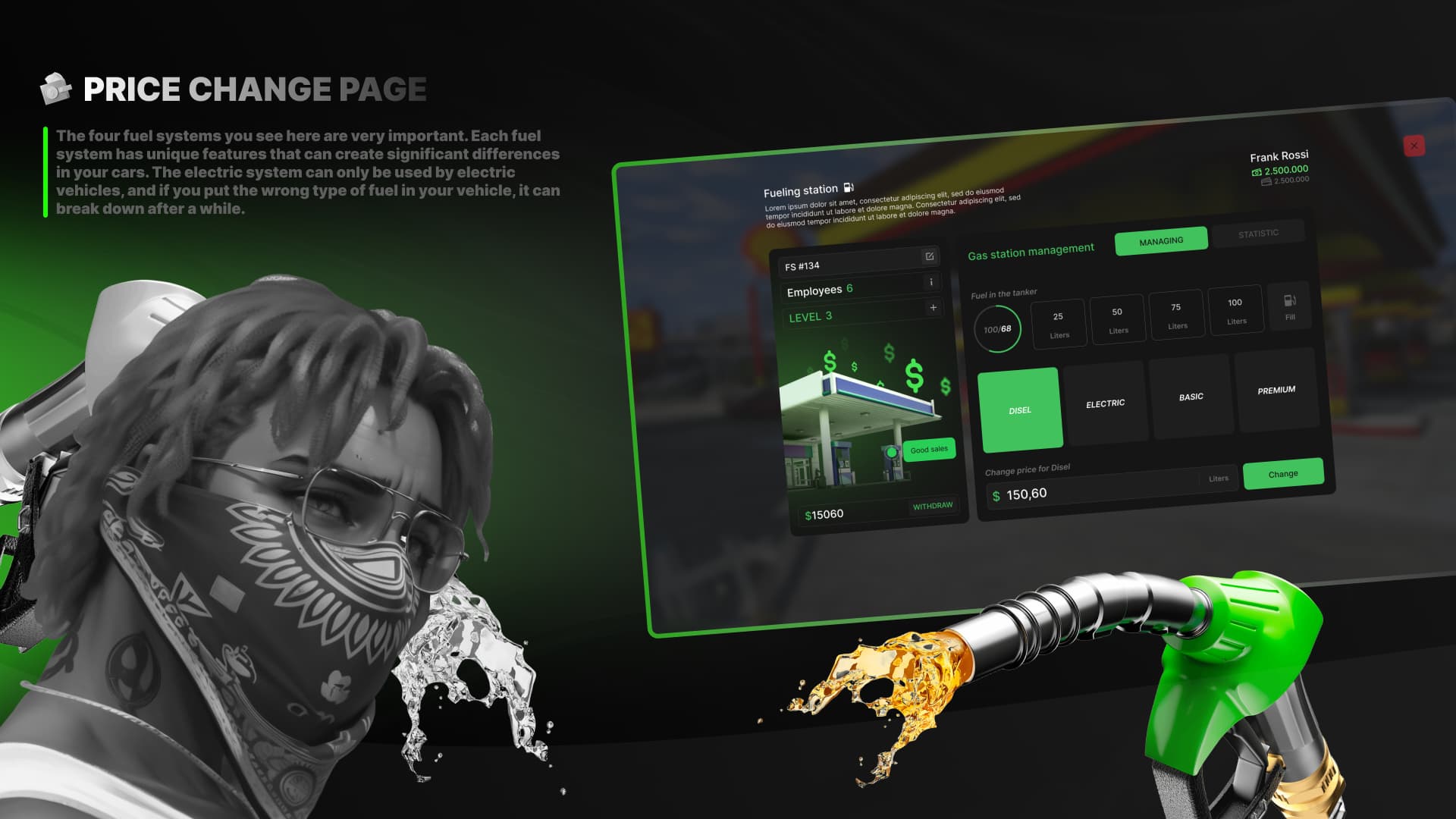Enable the PREMIUM fuel option

point(1277,389)
